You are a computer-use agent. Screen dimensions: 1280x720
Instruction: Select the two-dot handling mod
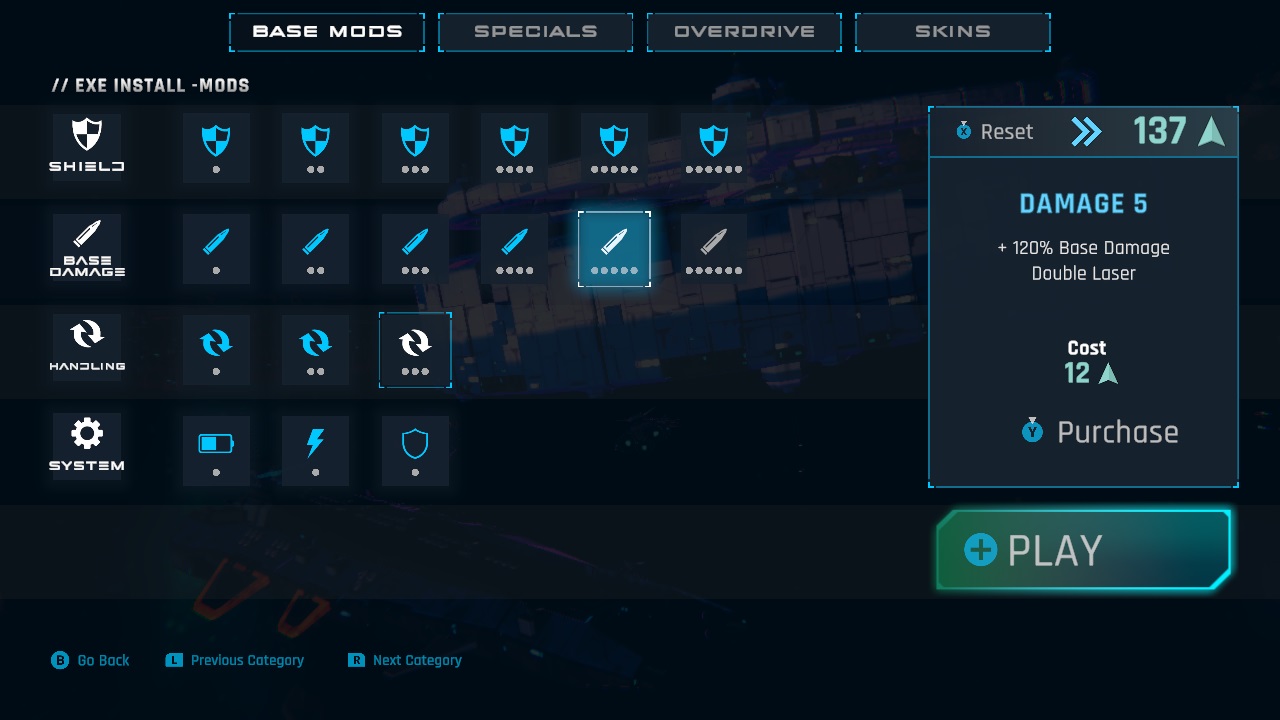316,349
